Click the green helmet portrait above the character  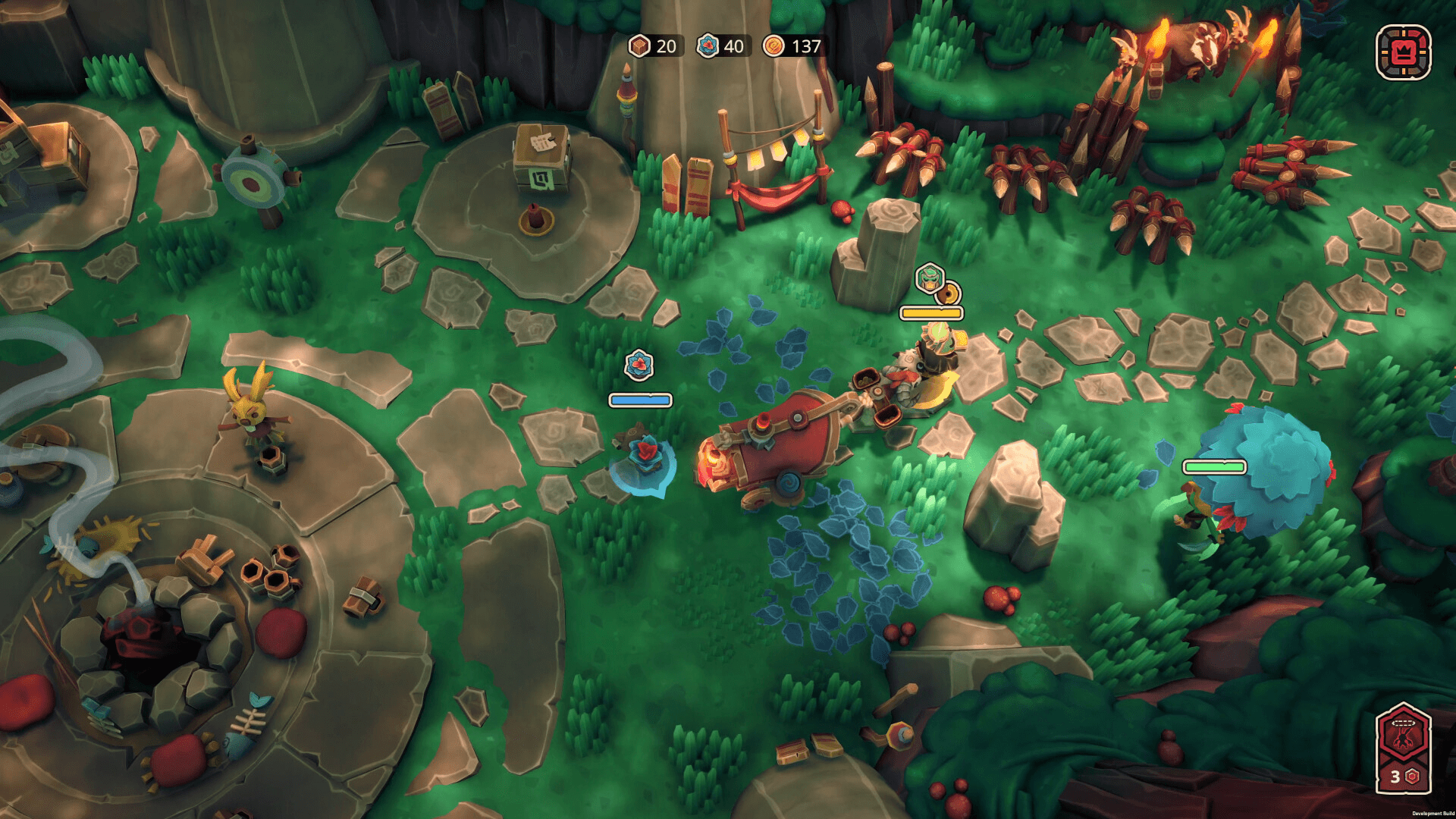[x=929, y=278]
